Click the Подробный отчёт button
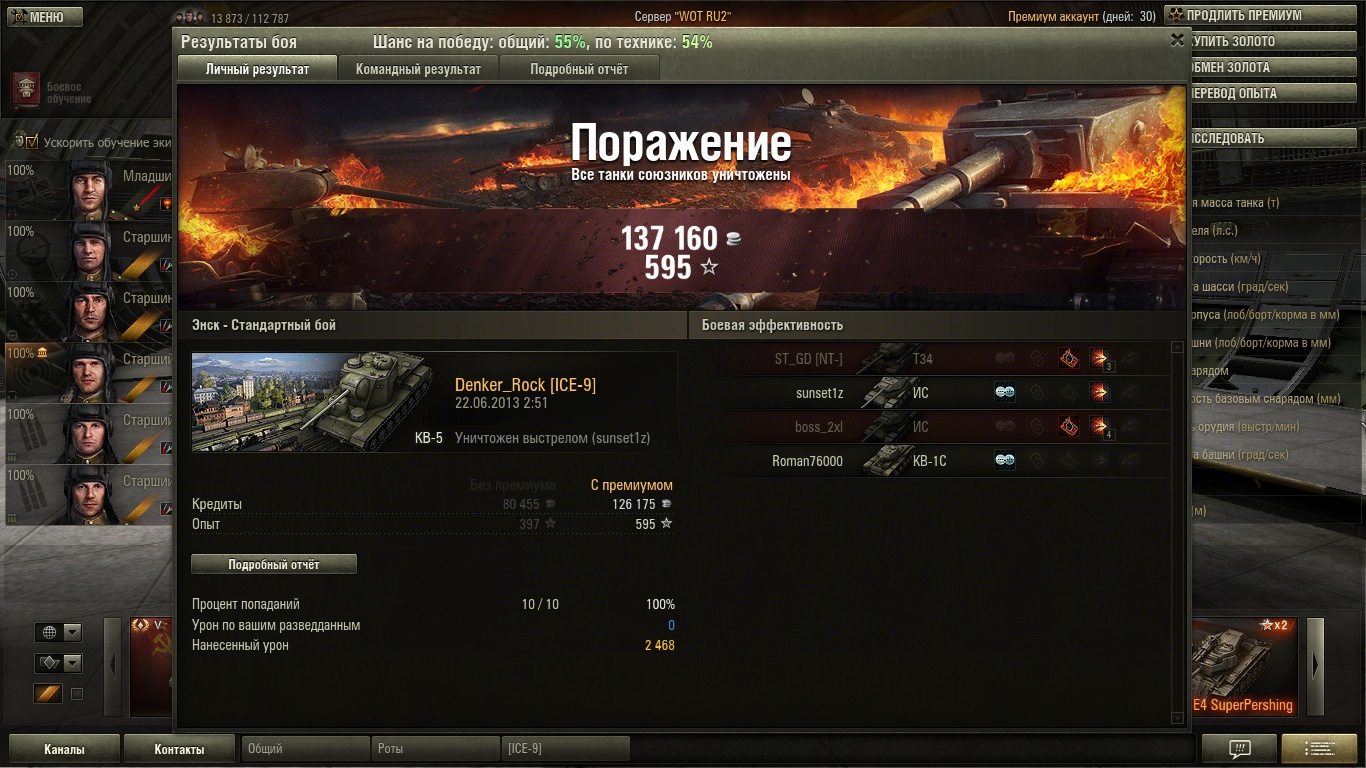The image size is (1366, 768). (273, 564)
